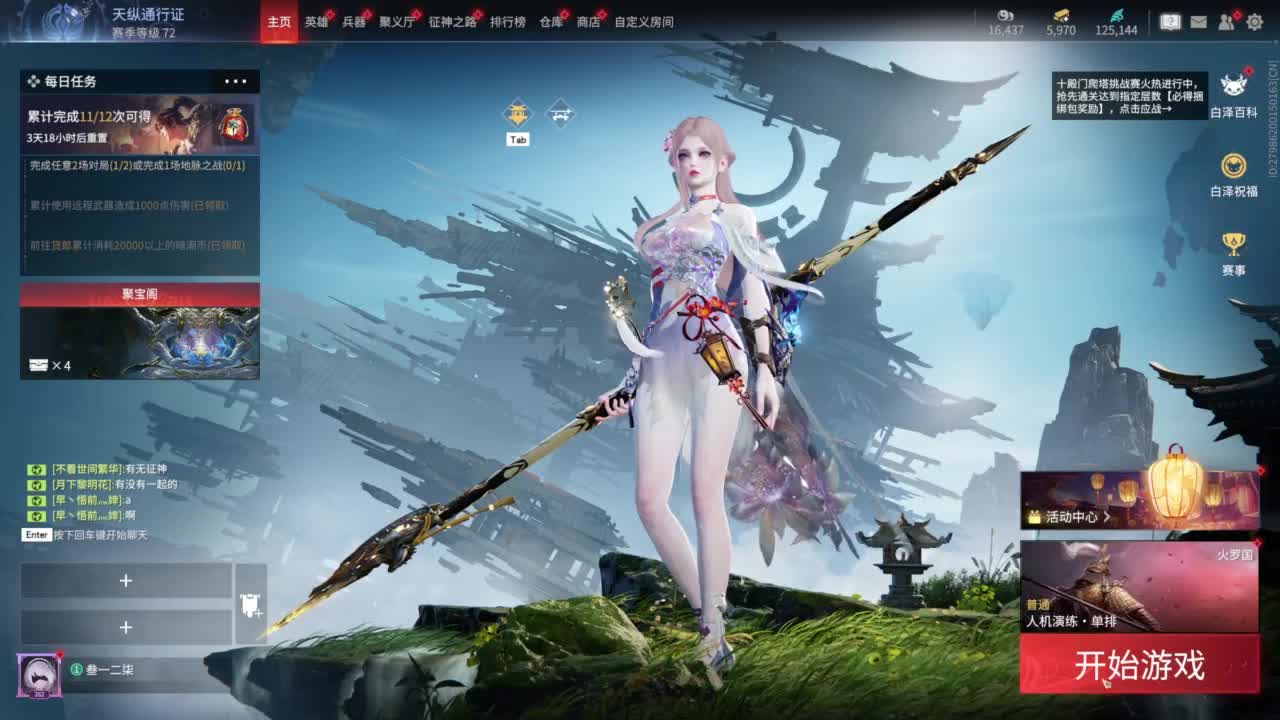This screenshot has width=1280, height=720.
Task: Open the help book icon in the top bar
Action: pyautogui.click(x=1168, y=20)
